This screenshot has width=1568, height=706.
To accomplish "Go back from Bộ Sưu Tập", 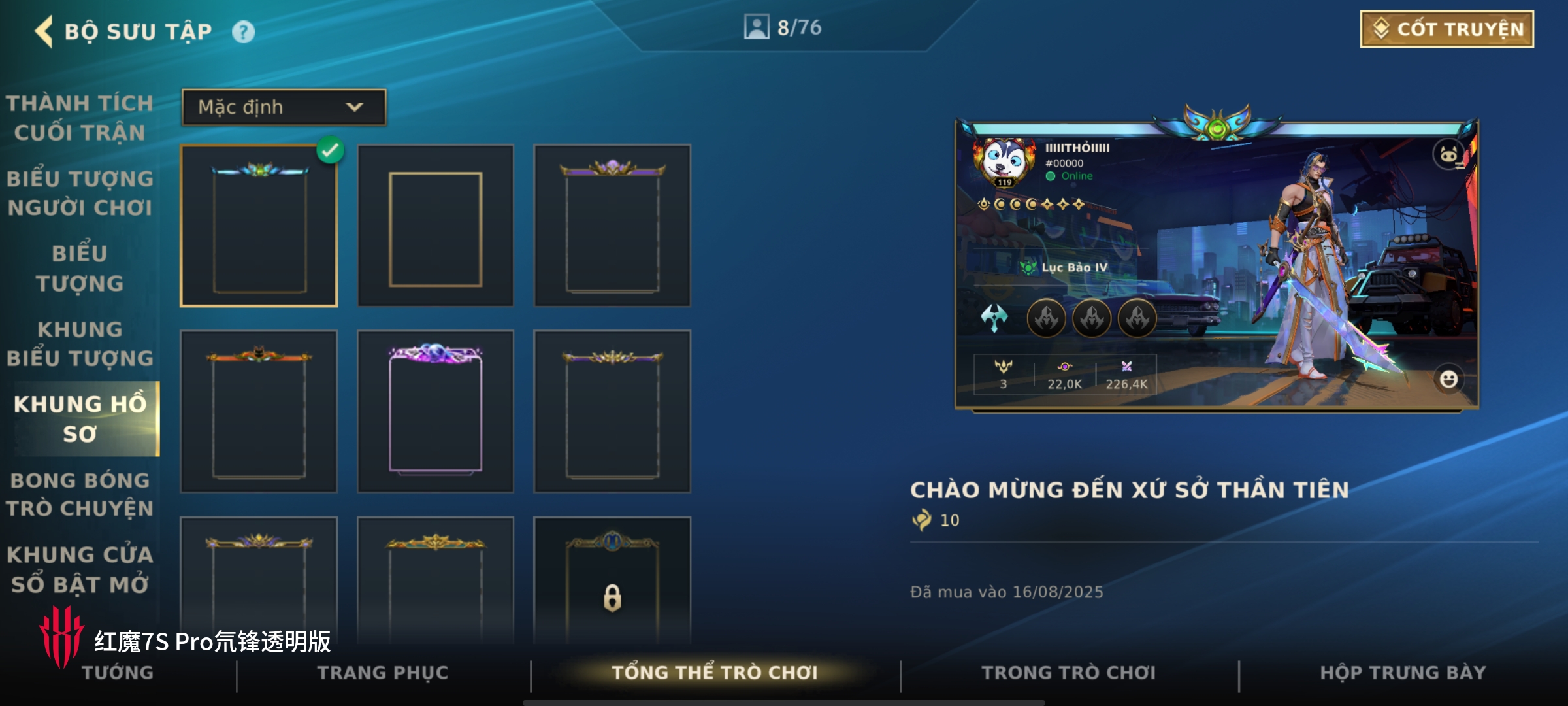I will 44,31.
